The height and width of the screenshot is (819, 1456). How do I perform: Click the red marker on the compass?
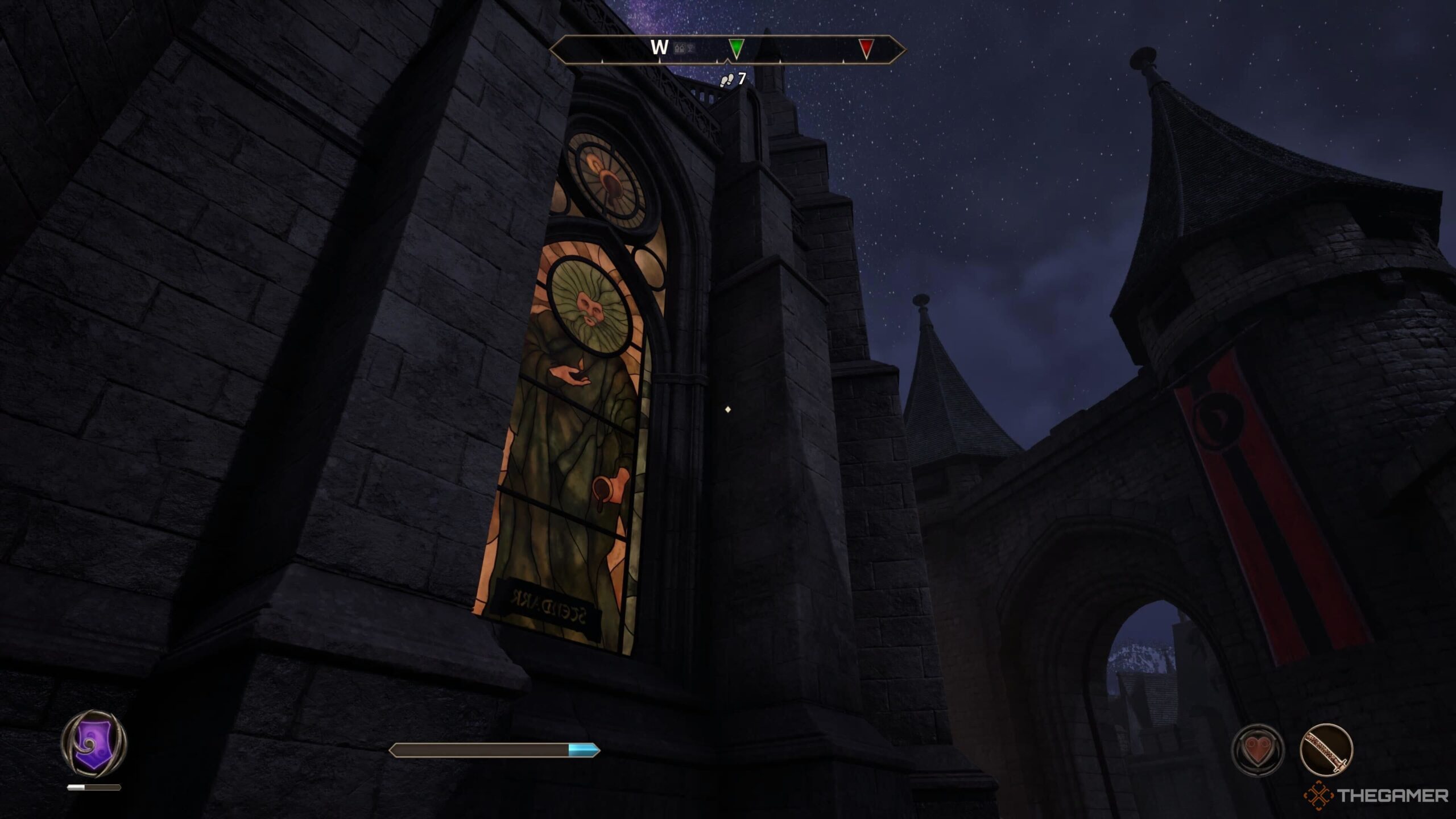866,49
